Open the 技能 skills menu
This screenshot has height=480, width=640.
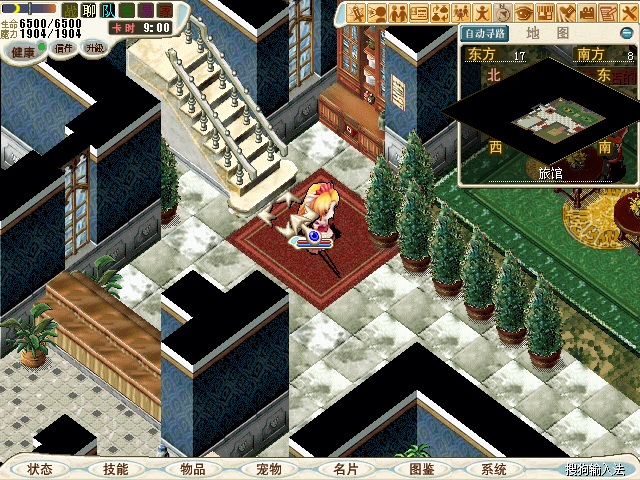coord(115,468)
